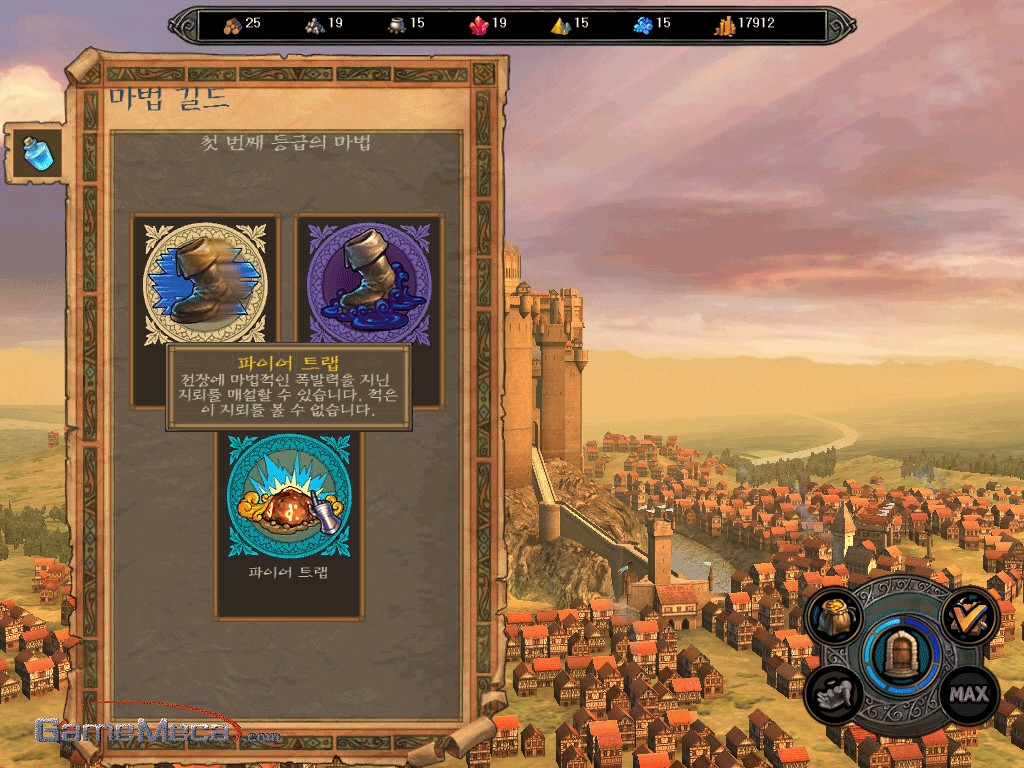Click the grey anvil button
Image resolution: width=1024 pixels, height=768 pixels.
[834, 693]
